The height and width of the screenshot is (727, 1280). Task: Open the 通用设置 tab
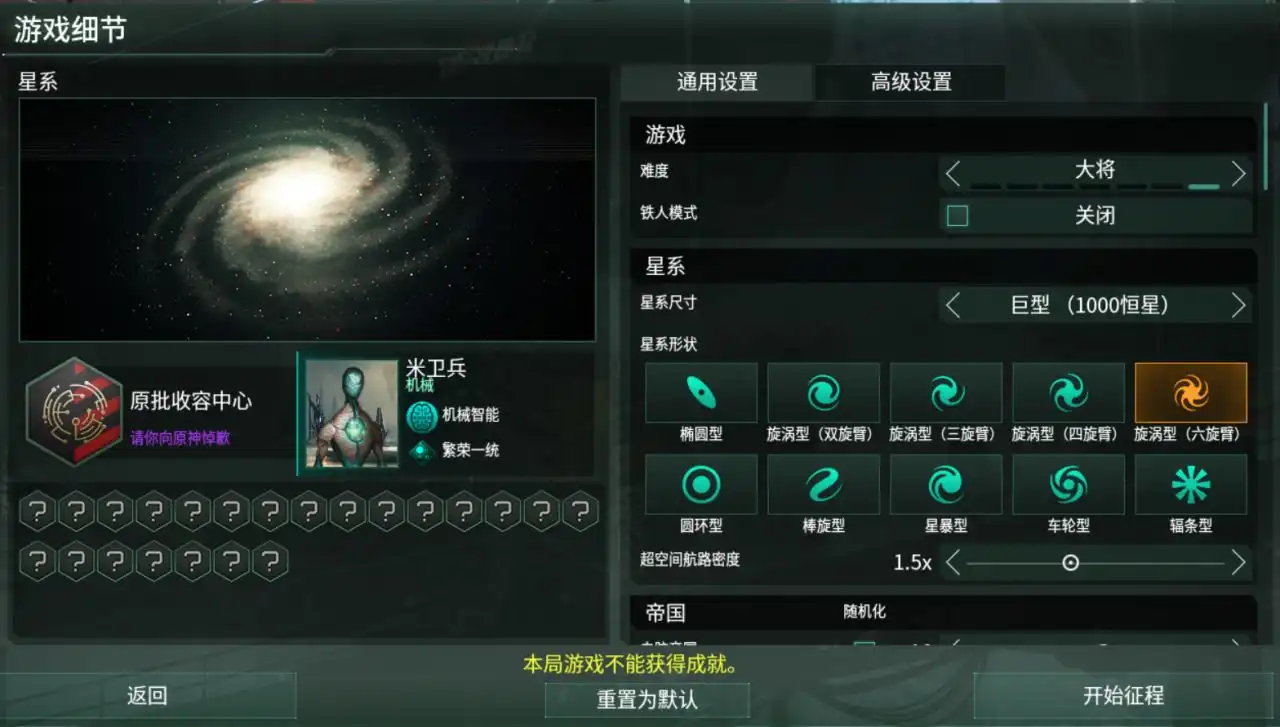[716, 83]
